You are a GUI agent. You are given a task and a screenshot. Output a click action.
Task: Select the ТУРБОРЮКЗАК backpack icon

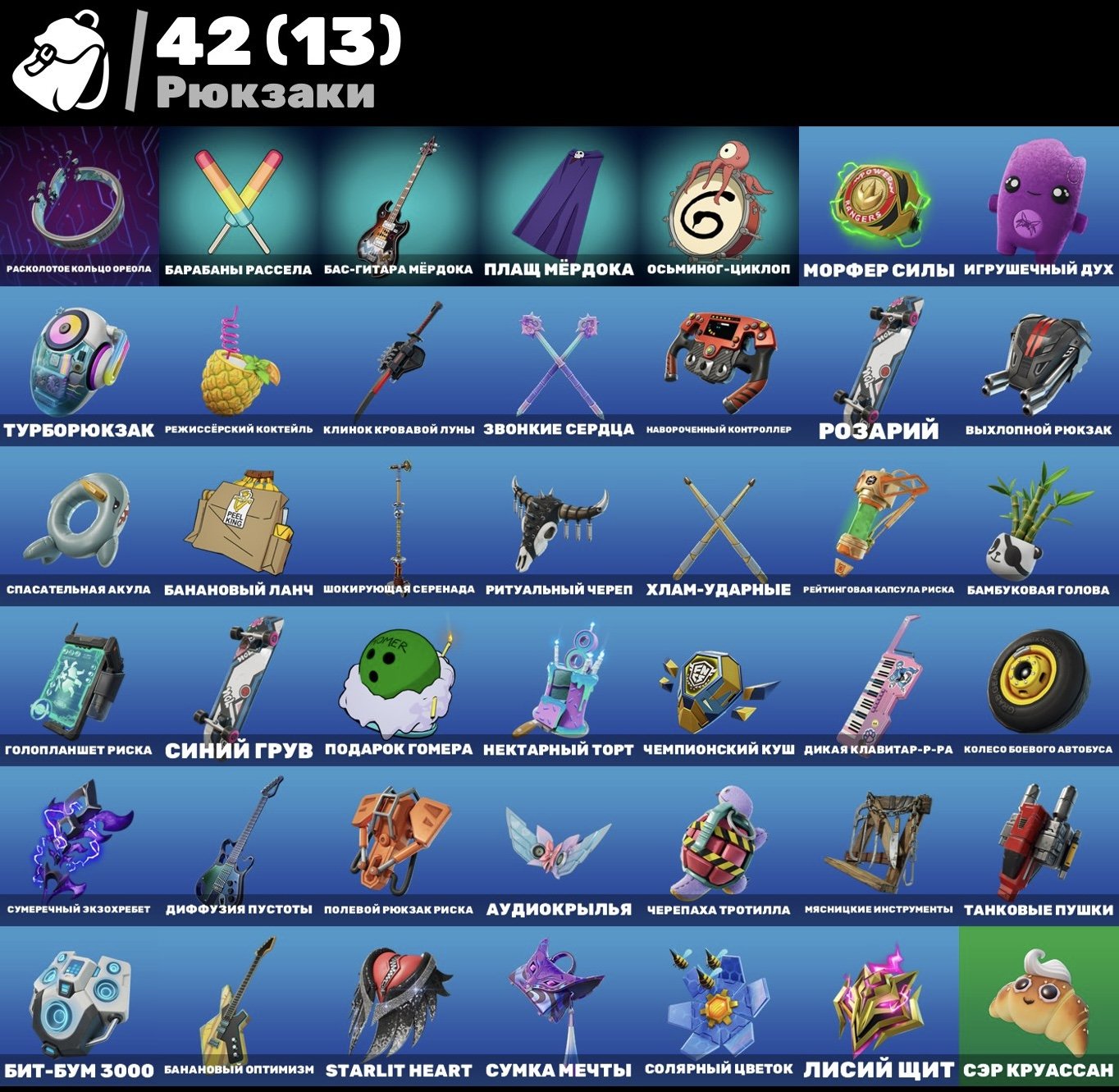(74, 361)
